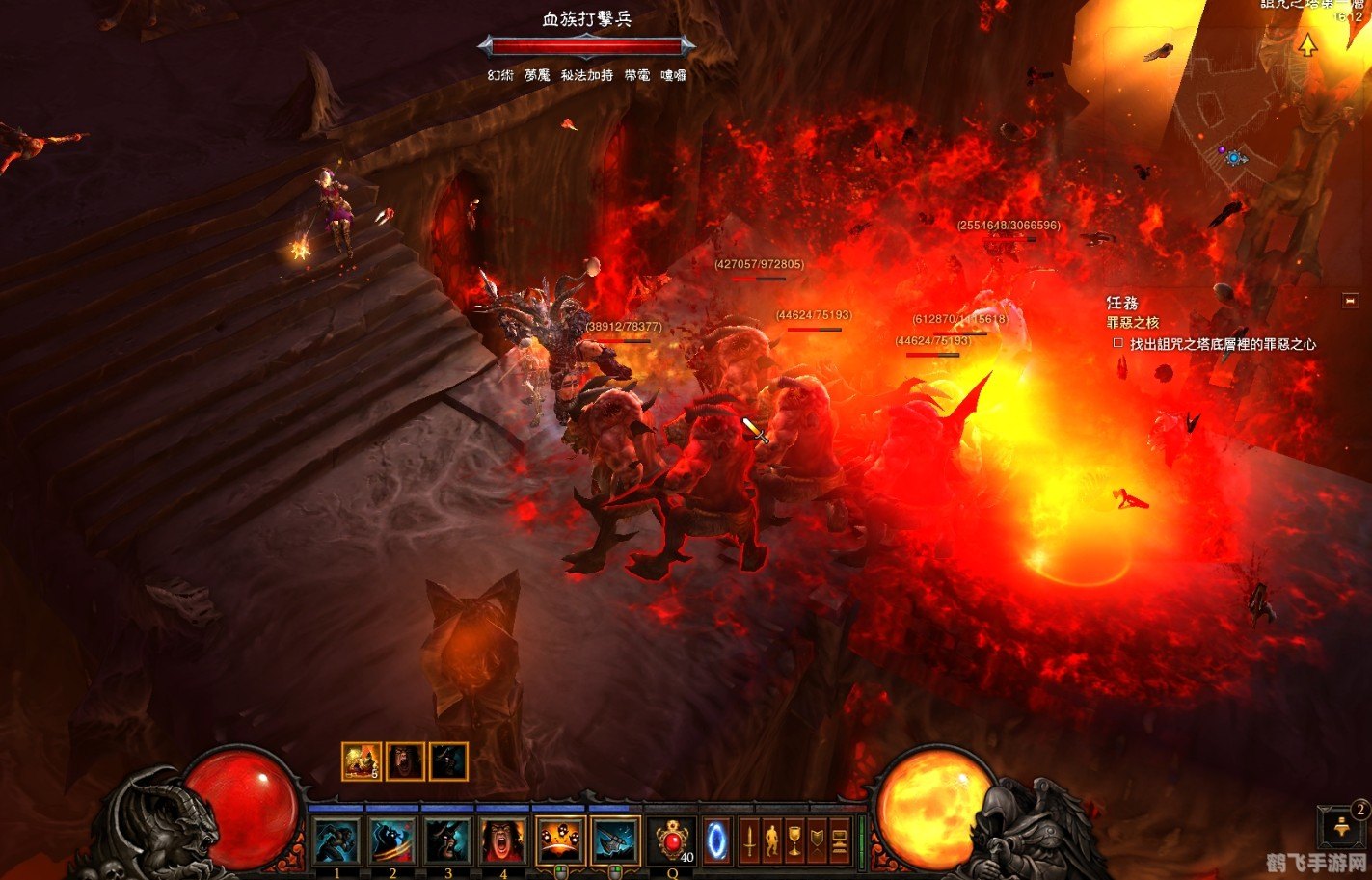1372x880 pixels.
Task: Click the shield banner menu button
Action: click(818, 840)
